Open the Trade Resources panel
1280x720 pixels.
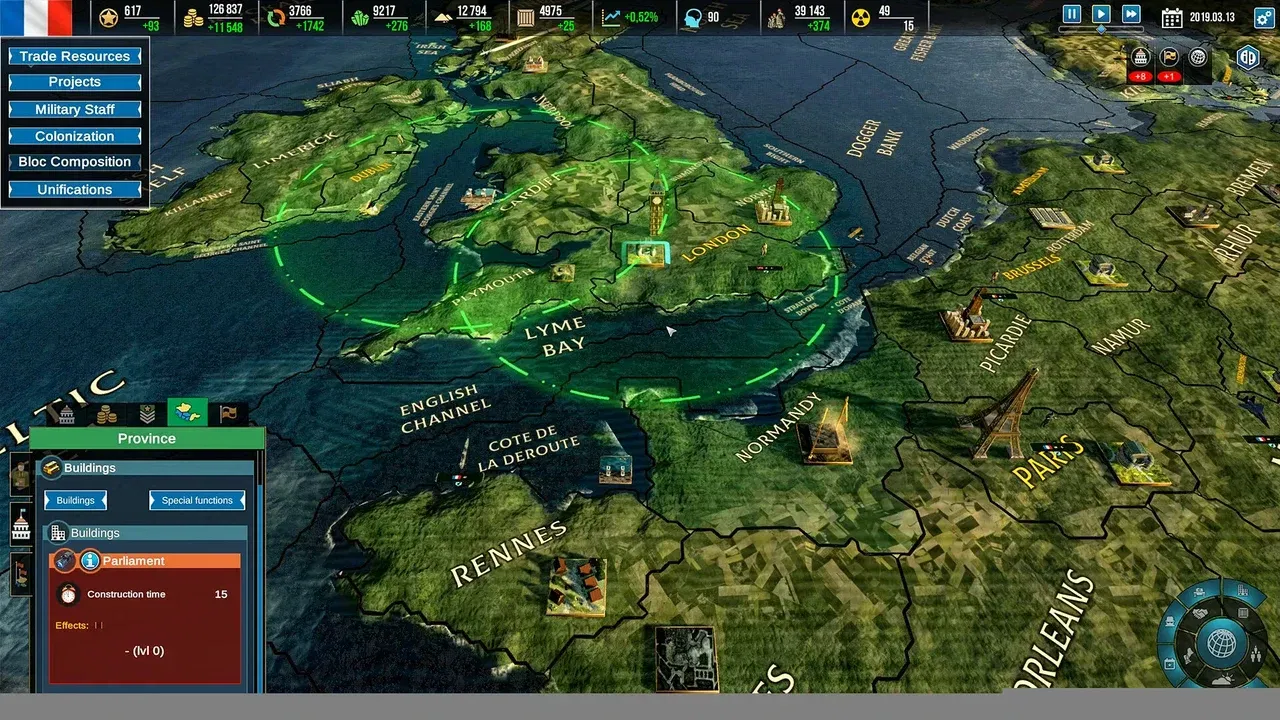(74, 56)
